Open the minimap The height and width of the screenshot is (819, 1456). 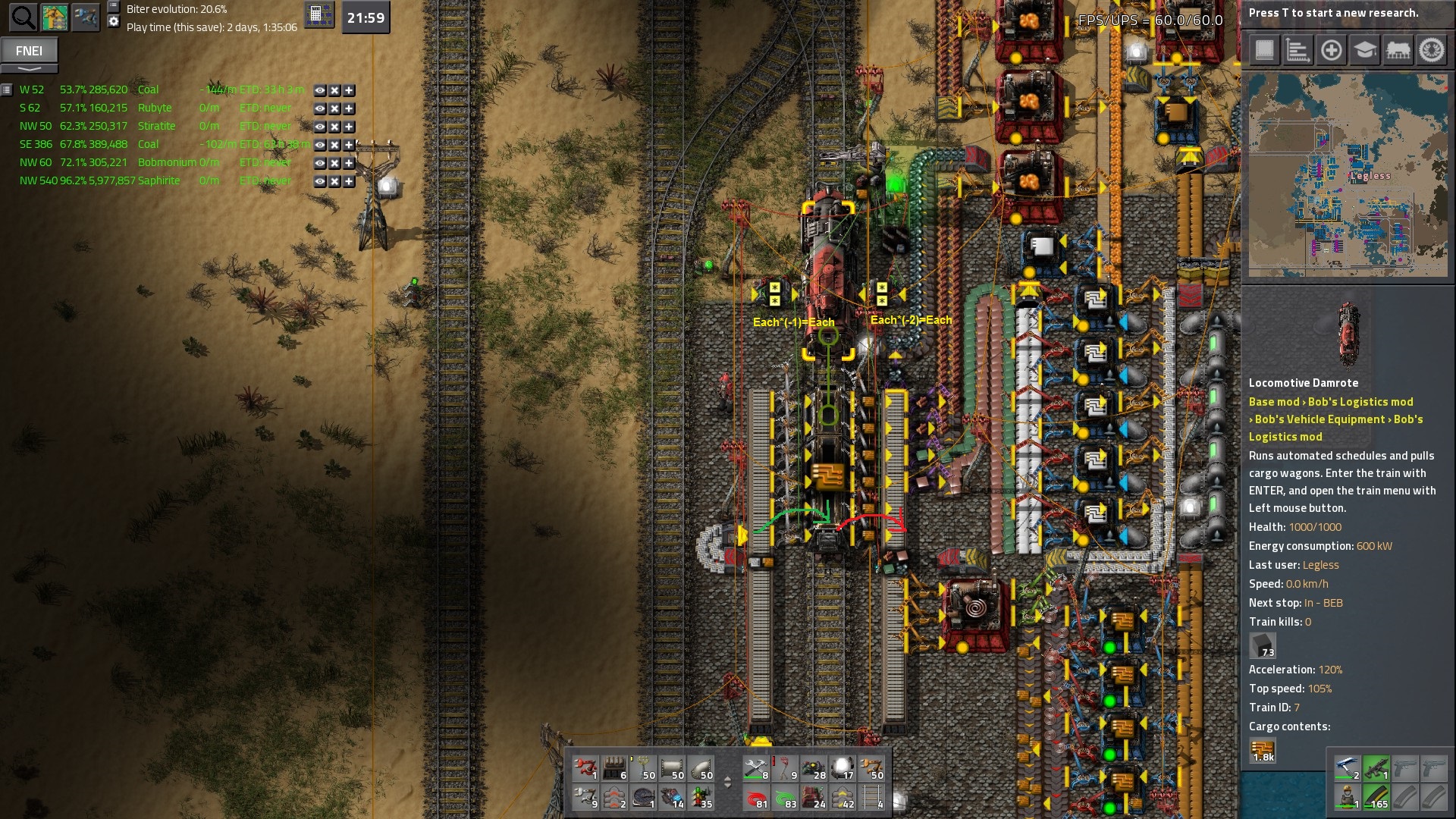coord(1348,174)
